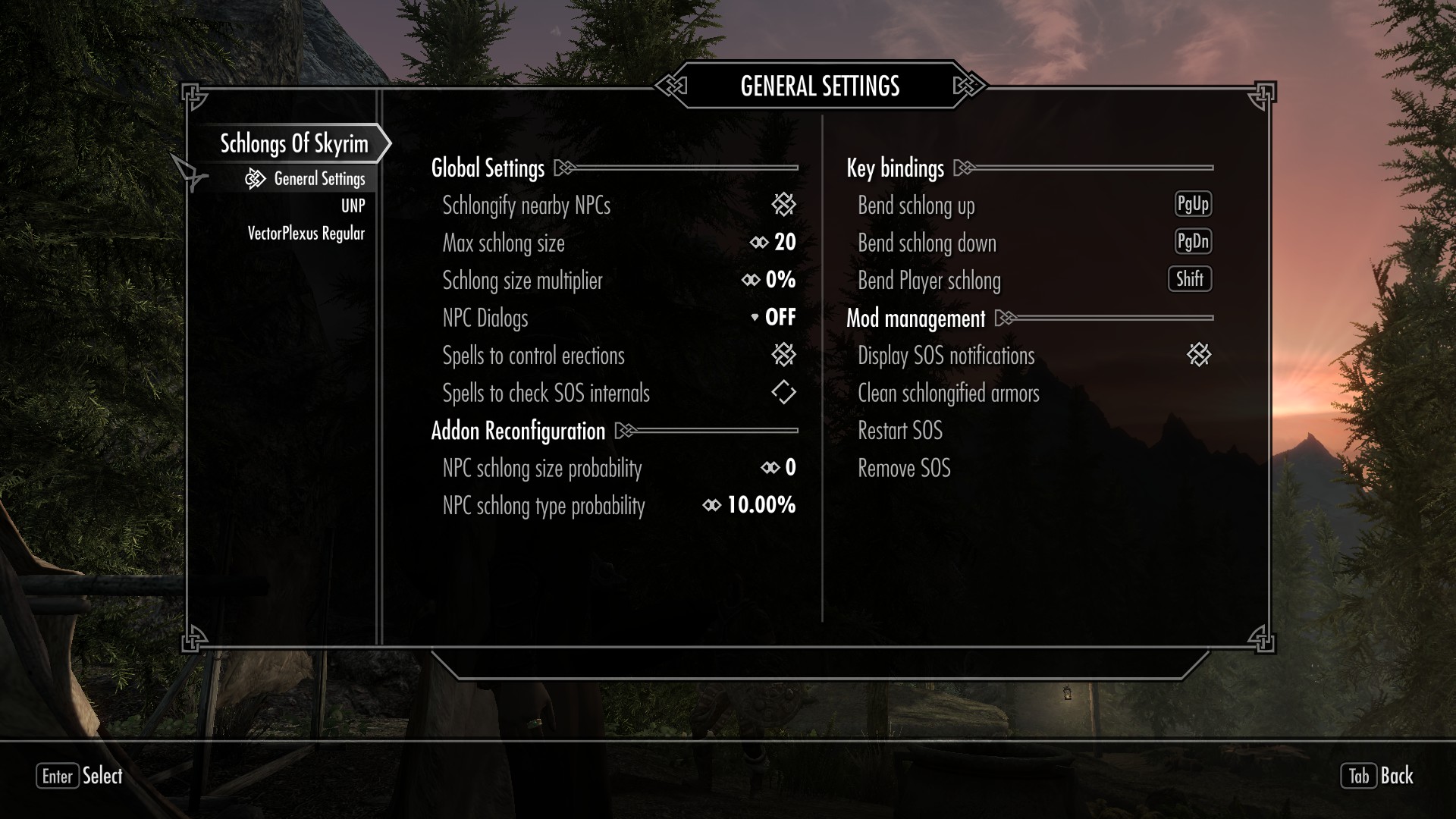Screen dimensions: 1456x819
Task: Select the Remove SOS option
Action: tap(903, 469)
